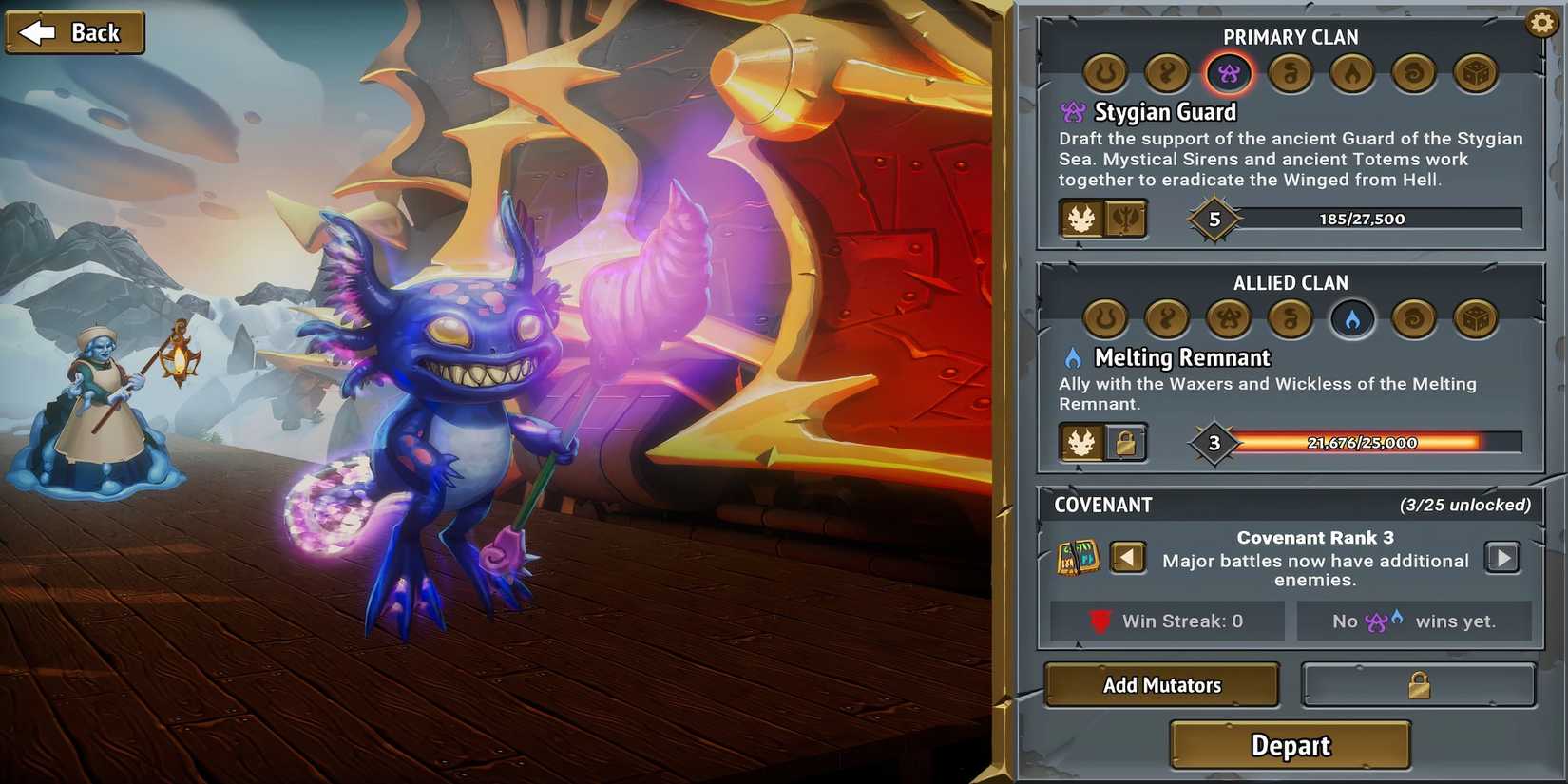Choose the Awoken clan icon in Primary Clan

pos(1167,73)
